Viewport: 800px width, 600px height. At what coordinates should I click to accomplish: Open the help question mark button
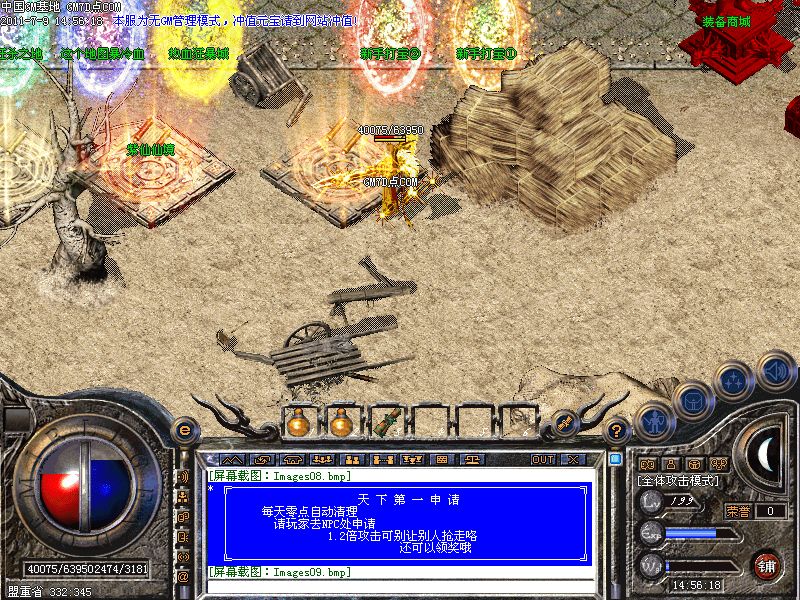(618, 430)
